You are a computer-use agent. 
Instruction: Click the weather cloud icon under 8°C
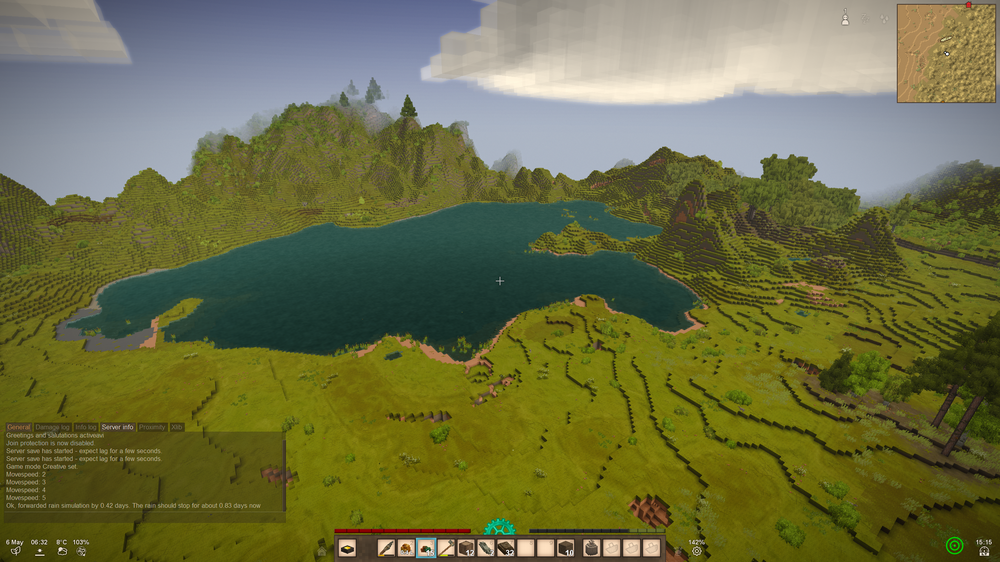click(62, 551)
